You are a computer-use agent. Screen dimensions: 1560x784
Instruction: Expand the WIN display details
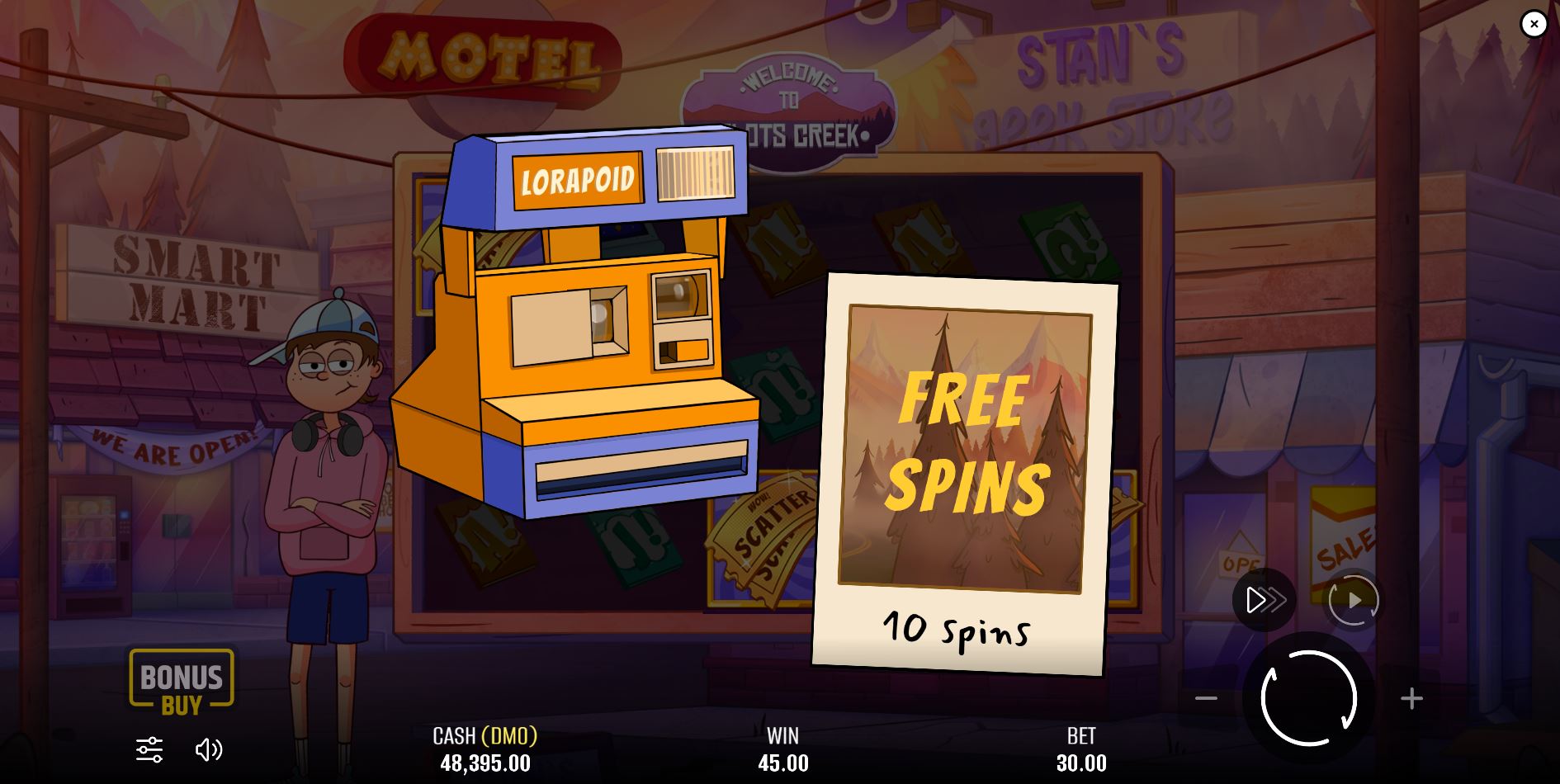[x=783, y=749]
